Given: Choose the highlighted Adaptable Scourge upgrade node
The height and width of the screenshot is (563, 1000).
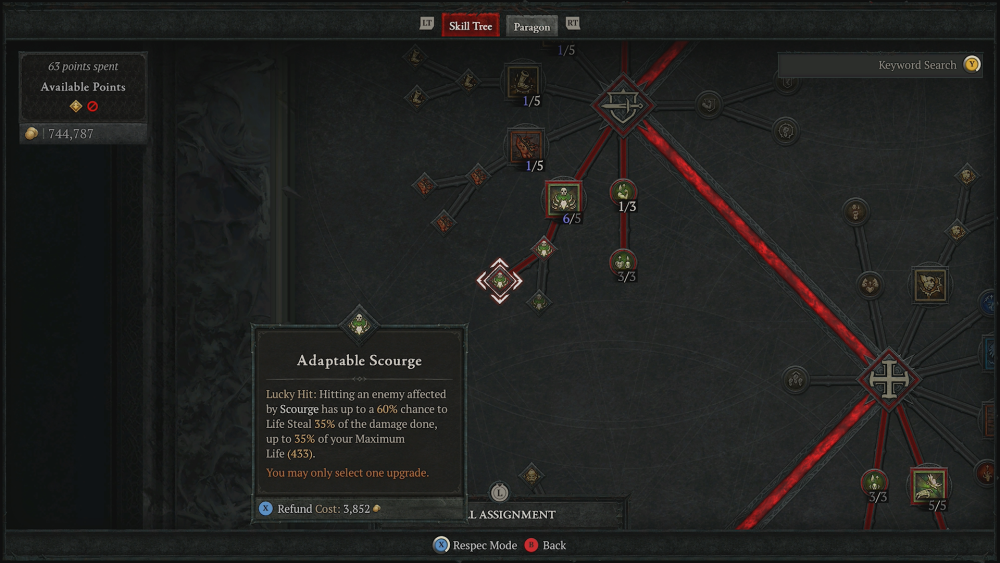Looking at the screenshot, I should click(499, 280).
